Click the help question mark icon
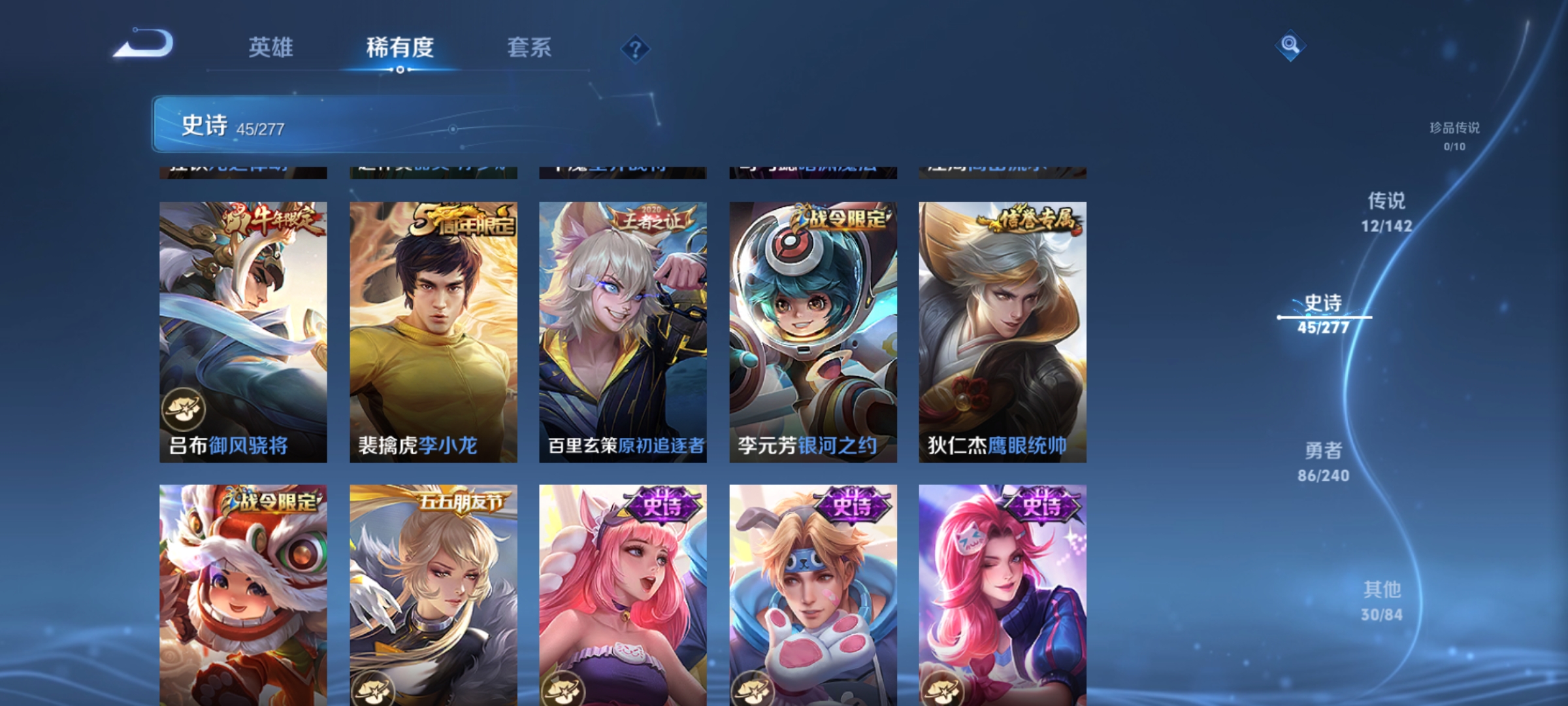This screenshot has height=706, width=1568. (636, 49)
